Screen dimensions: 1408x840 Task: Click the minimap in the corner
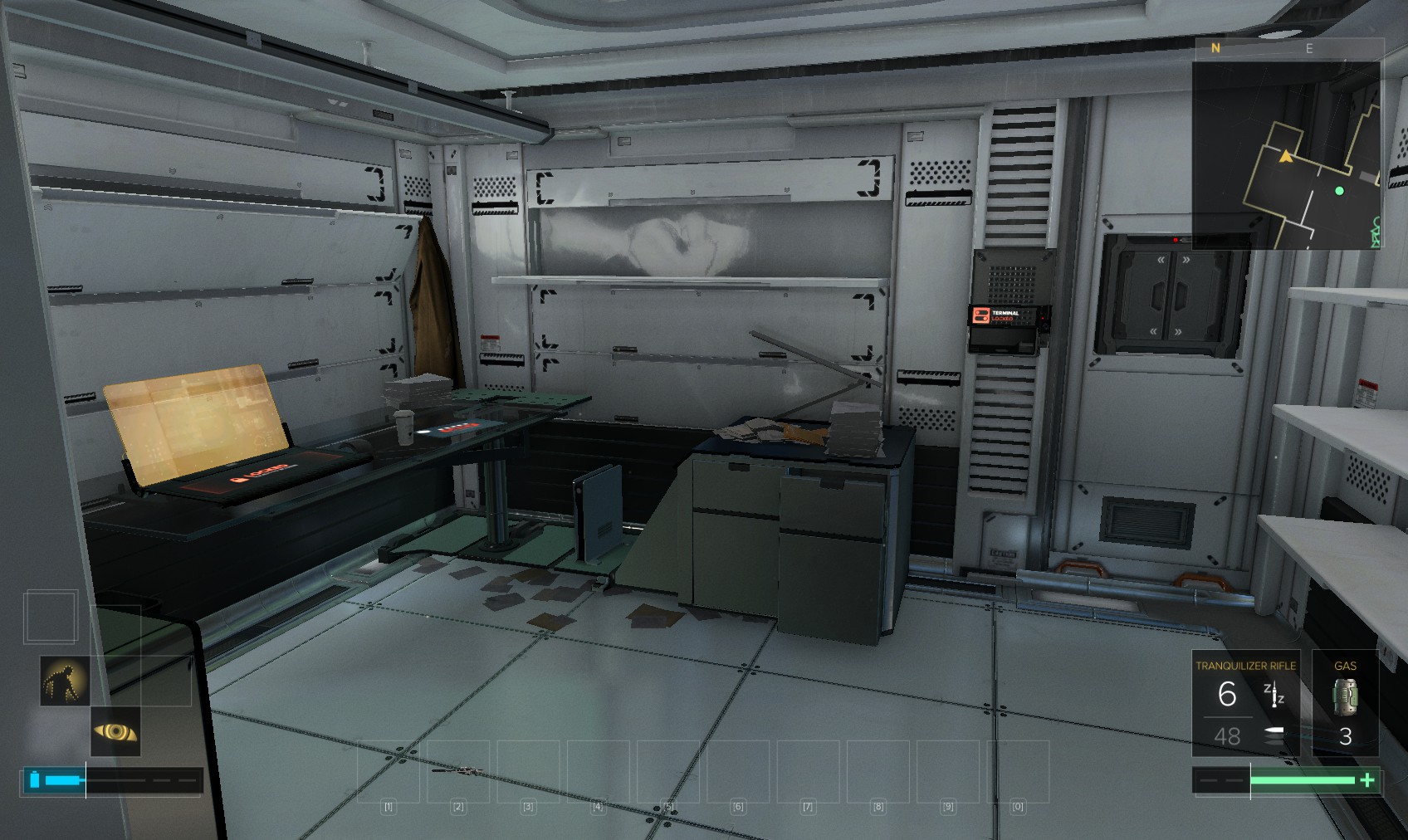1287,154
